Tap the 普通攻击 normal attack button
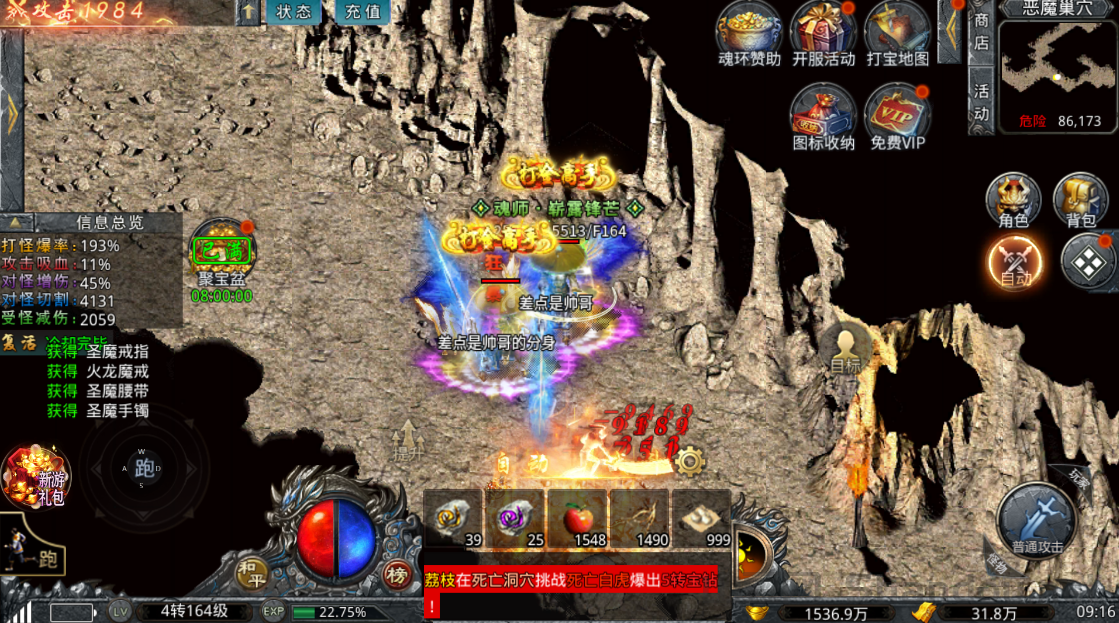 [x=1036, y=520]
